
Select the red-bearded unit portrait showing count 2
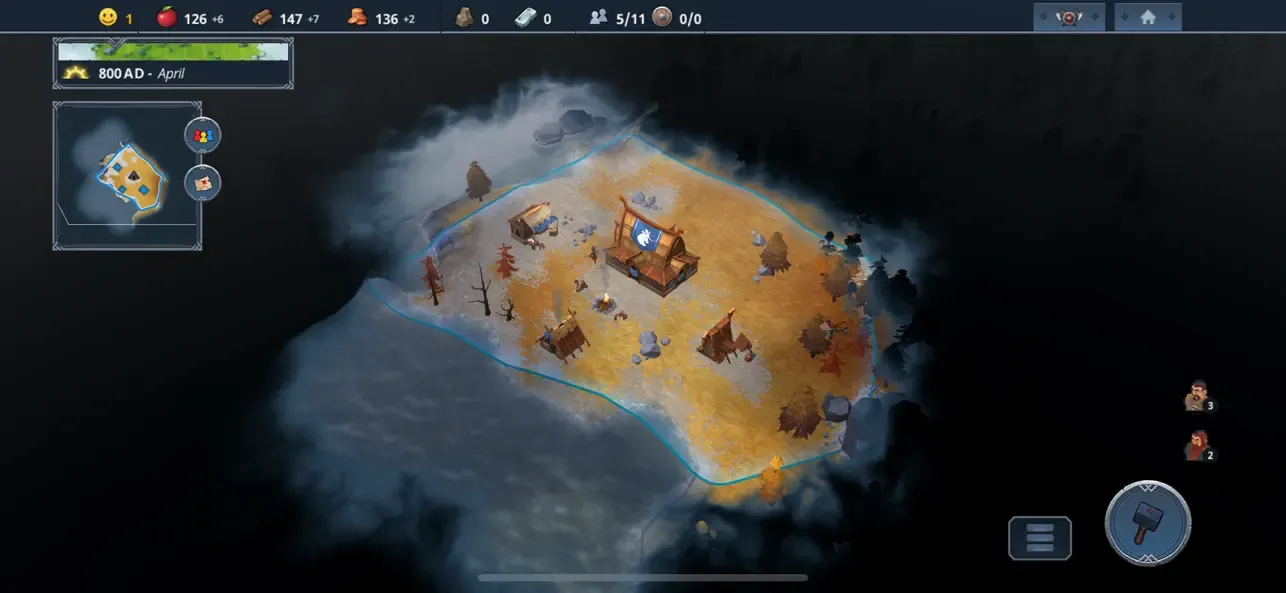coord(1196,445)
